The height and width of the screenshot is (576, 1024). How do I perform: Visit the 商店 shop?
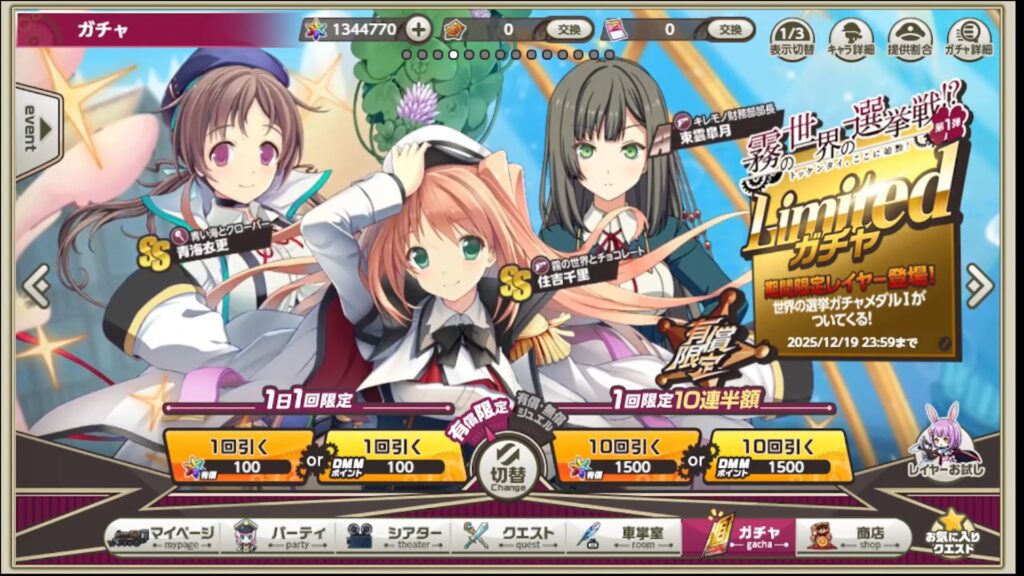[x=852, y=537]
